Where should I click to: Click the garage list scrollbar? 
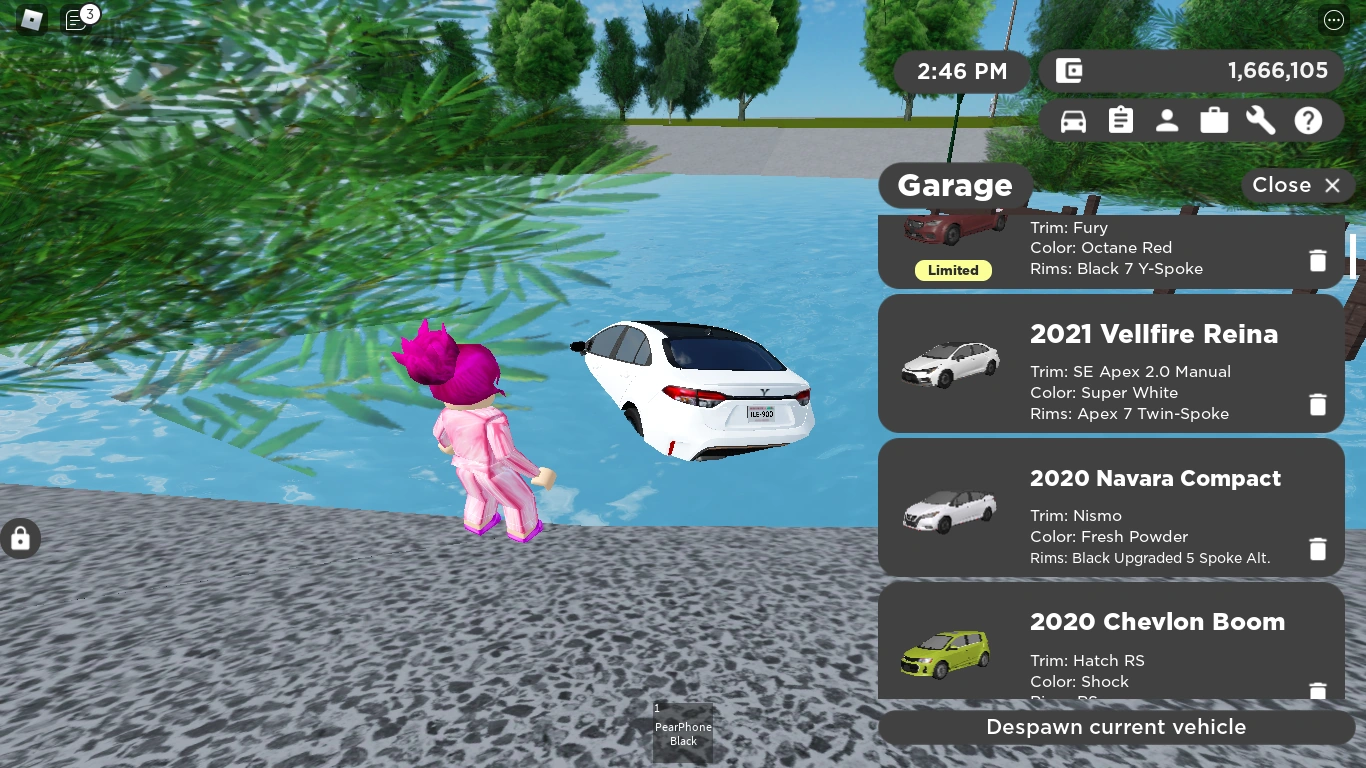point(1353,256)
